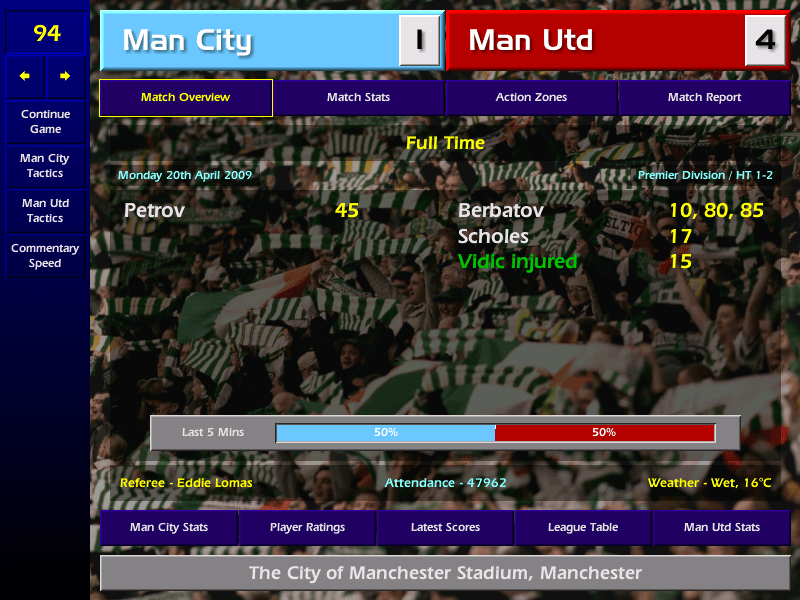Change the Commentary Speed
This screenshot has width=800, height=600.
point(45,255)
